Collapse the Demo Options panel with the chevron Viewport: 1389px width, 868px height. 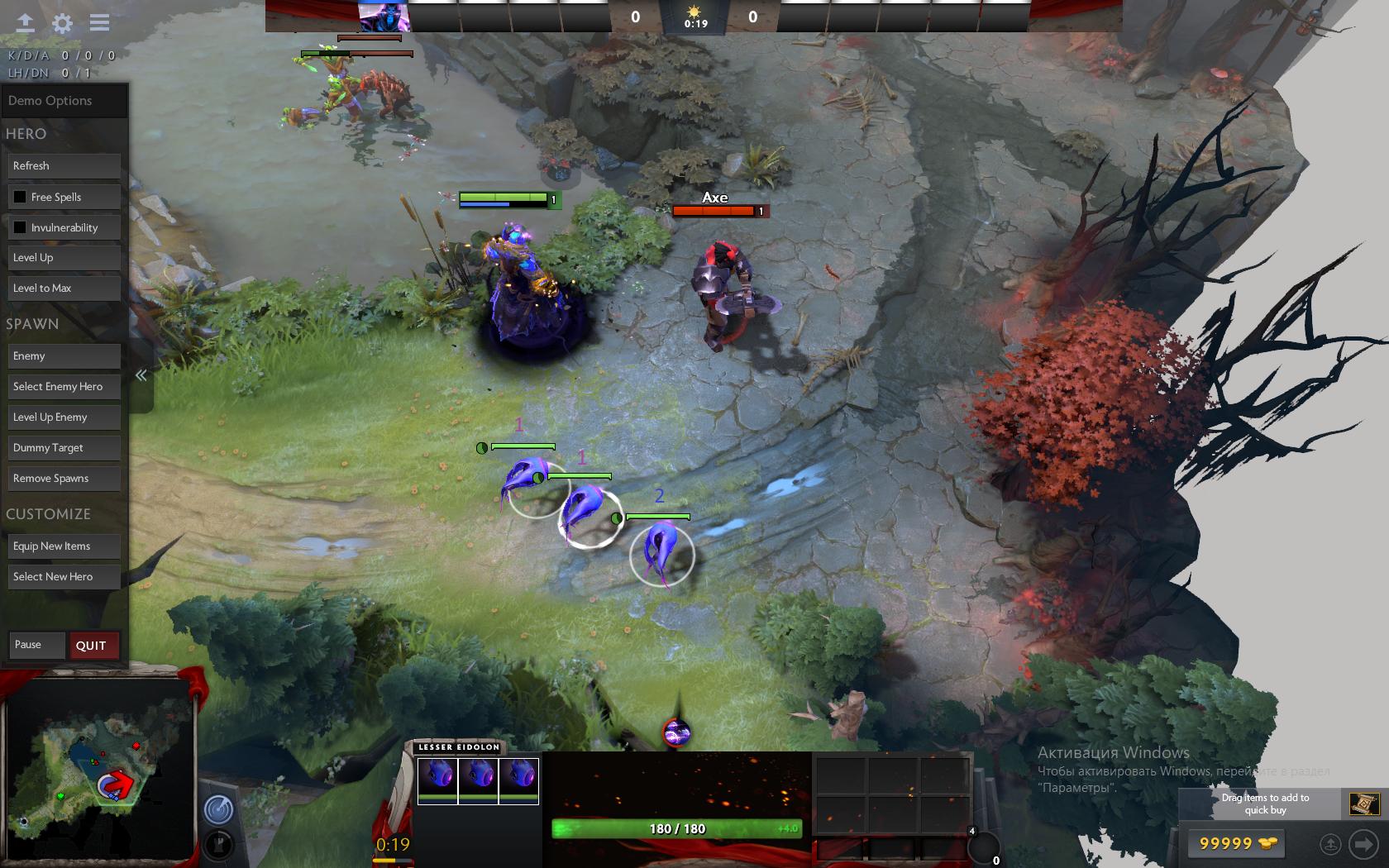[x=141, y=374]
